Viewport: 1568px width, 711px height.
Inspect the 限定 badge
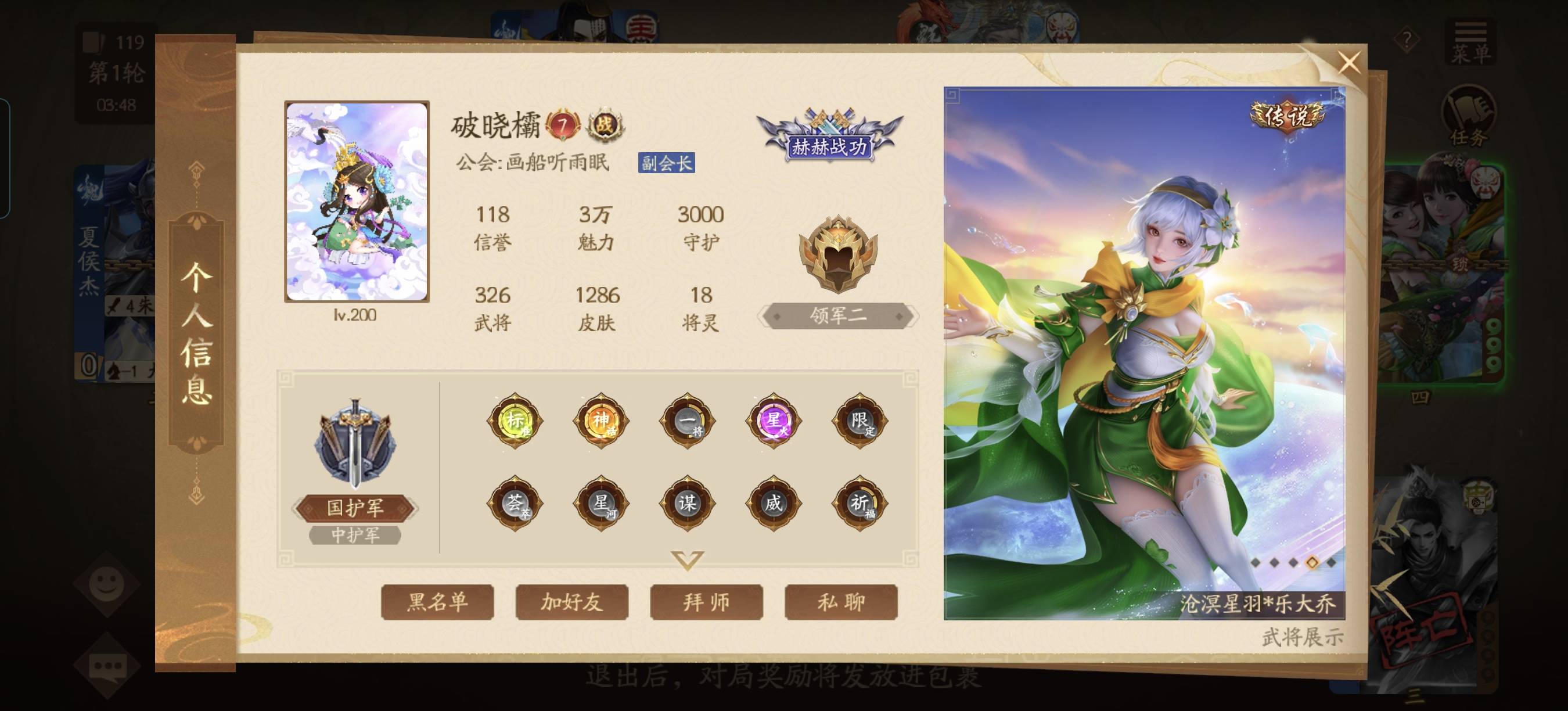tap(859, 420)
